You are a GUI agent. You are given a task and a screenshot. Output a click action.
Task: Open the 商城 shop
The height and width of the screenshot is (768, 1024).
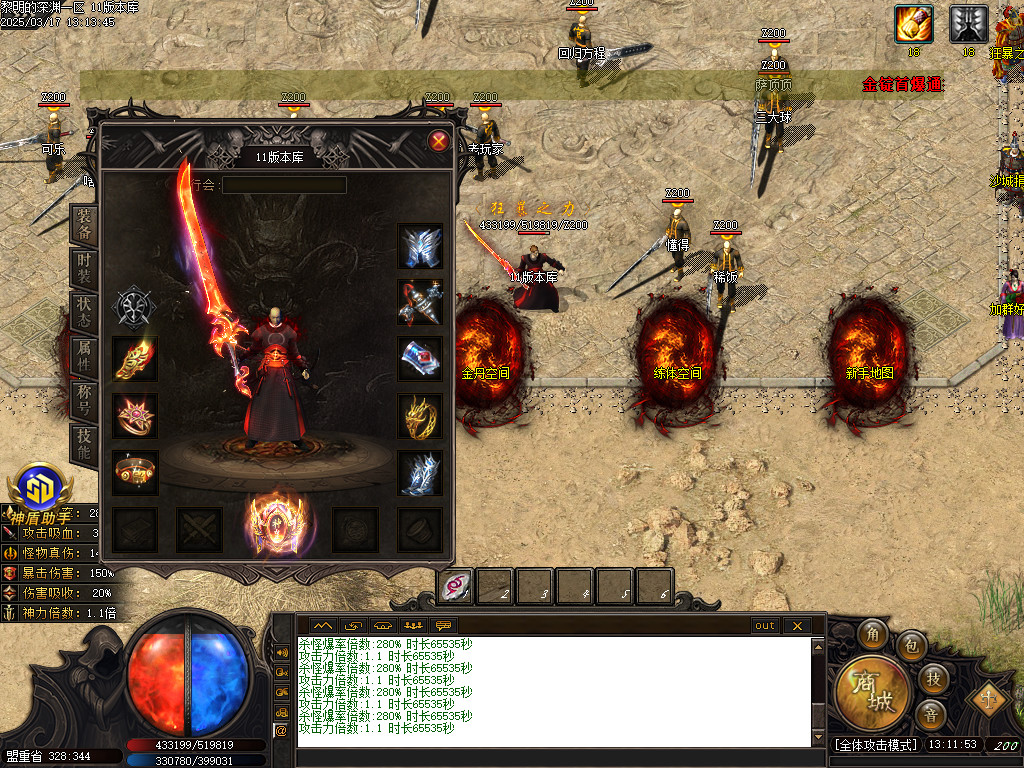click(872, 692)
